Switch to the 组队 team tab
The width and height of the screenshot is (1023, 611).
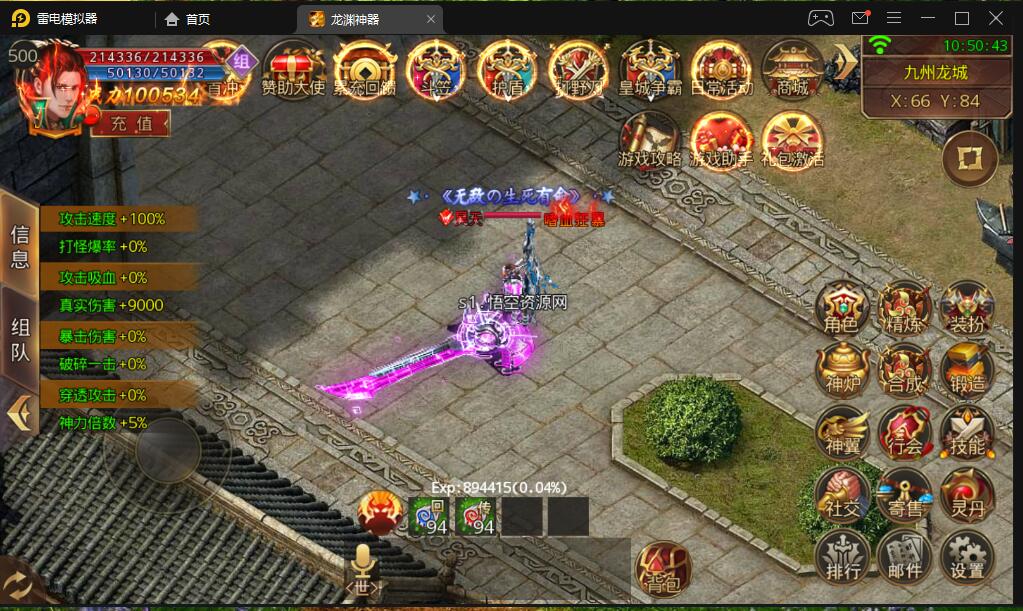tap(20, 340)
